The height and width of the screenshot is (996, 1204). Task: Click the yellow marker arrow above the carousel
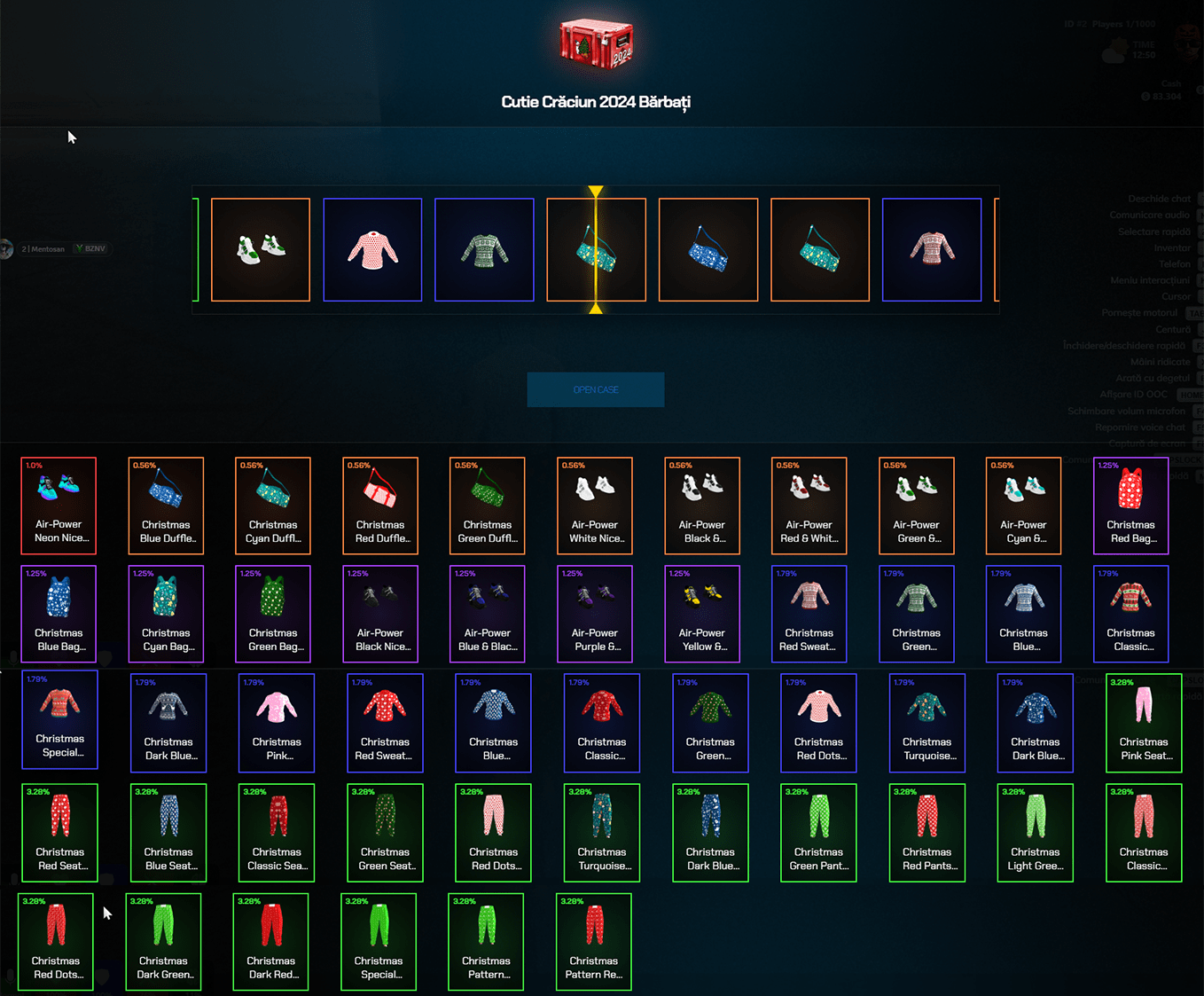point(596,191)
